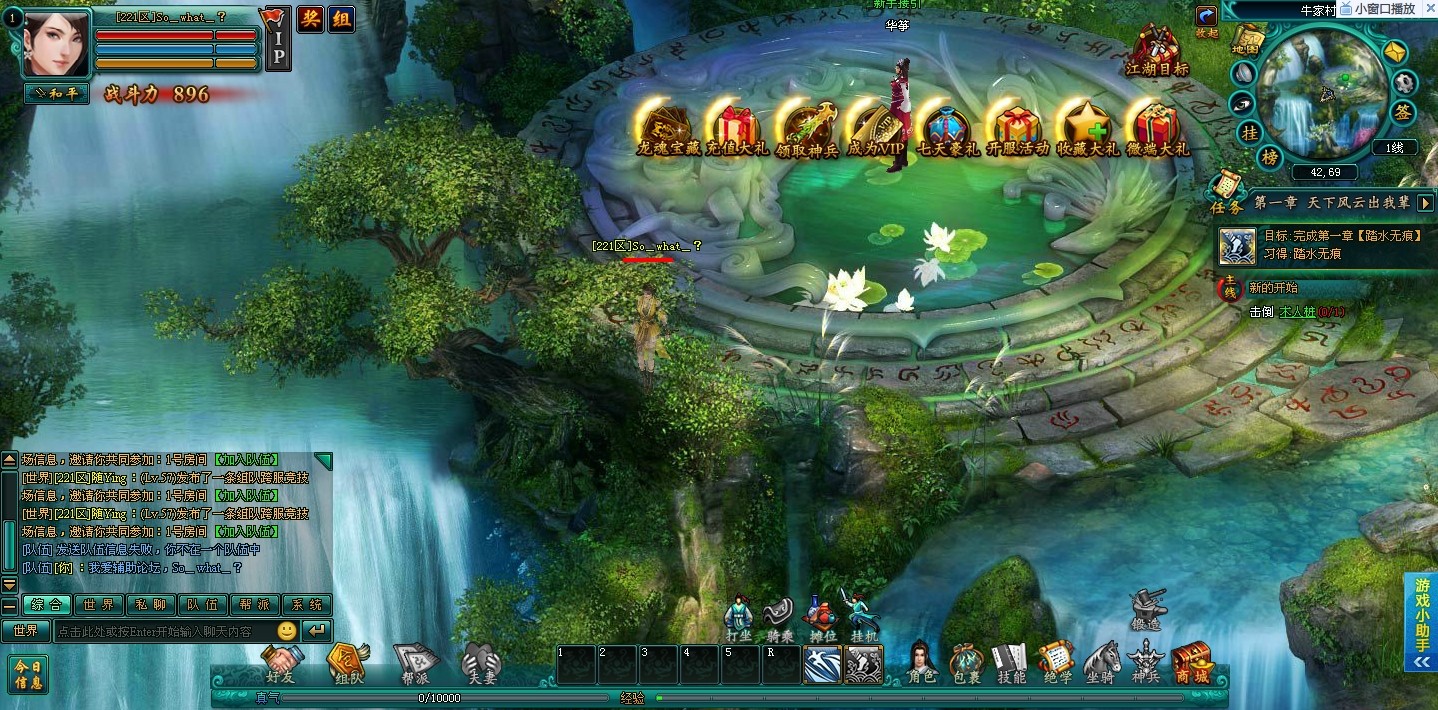Image resolution: width=1438 pixels, height=710 pixels.
Task: Open the 锻造 anvil forging icon
Action: (x=1147, y=608)
